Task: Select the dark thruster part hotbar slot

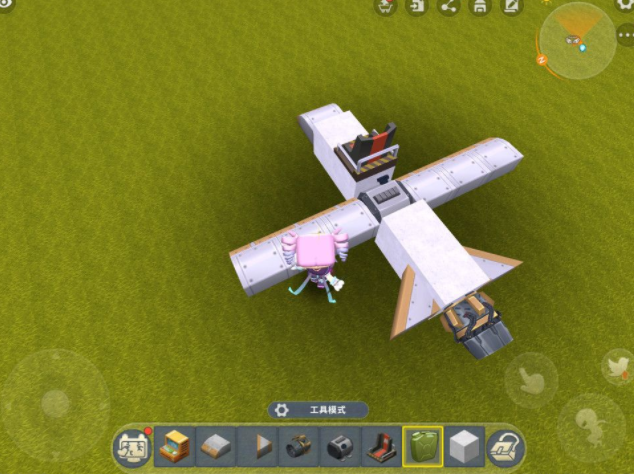Action: 340,445
